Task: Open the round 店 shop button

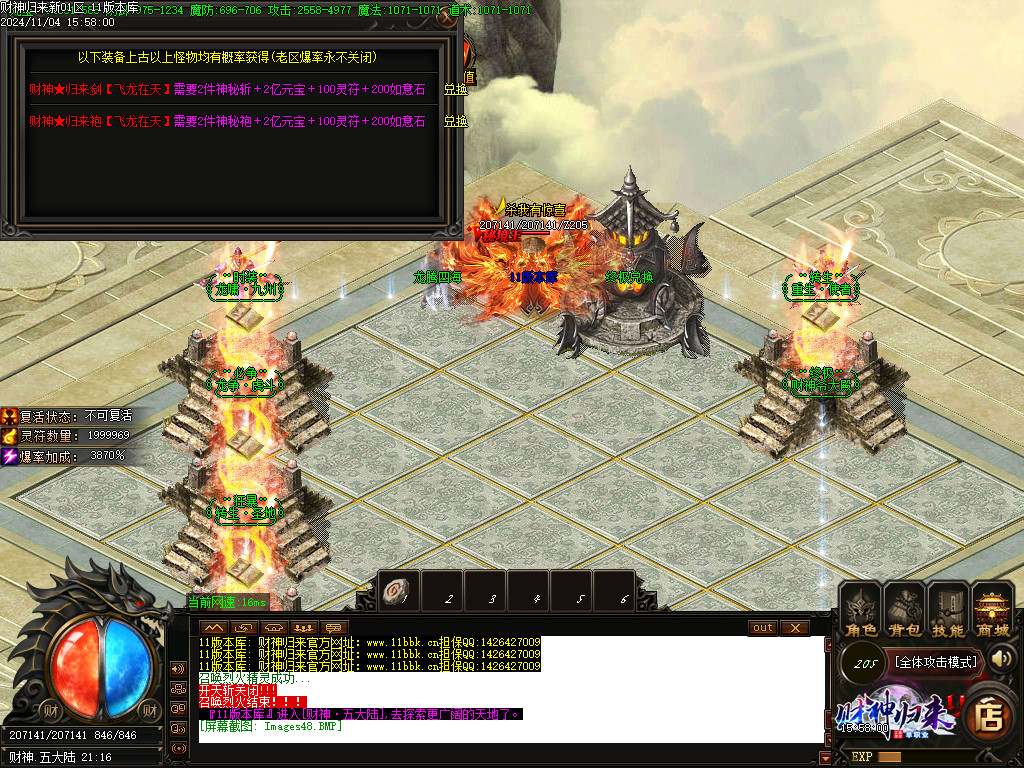Action: point(987,715)
